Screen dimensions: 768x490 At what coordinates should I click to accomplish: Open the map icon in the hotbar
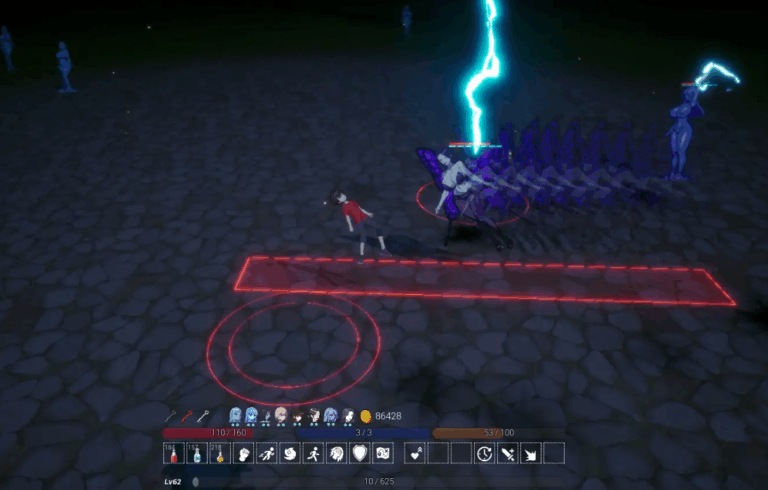tap(382, 454)
